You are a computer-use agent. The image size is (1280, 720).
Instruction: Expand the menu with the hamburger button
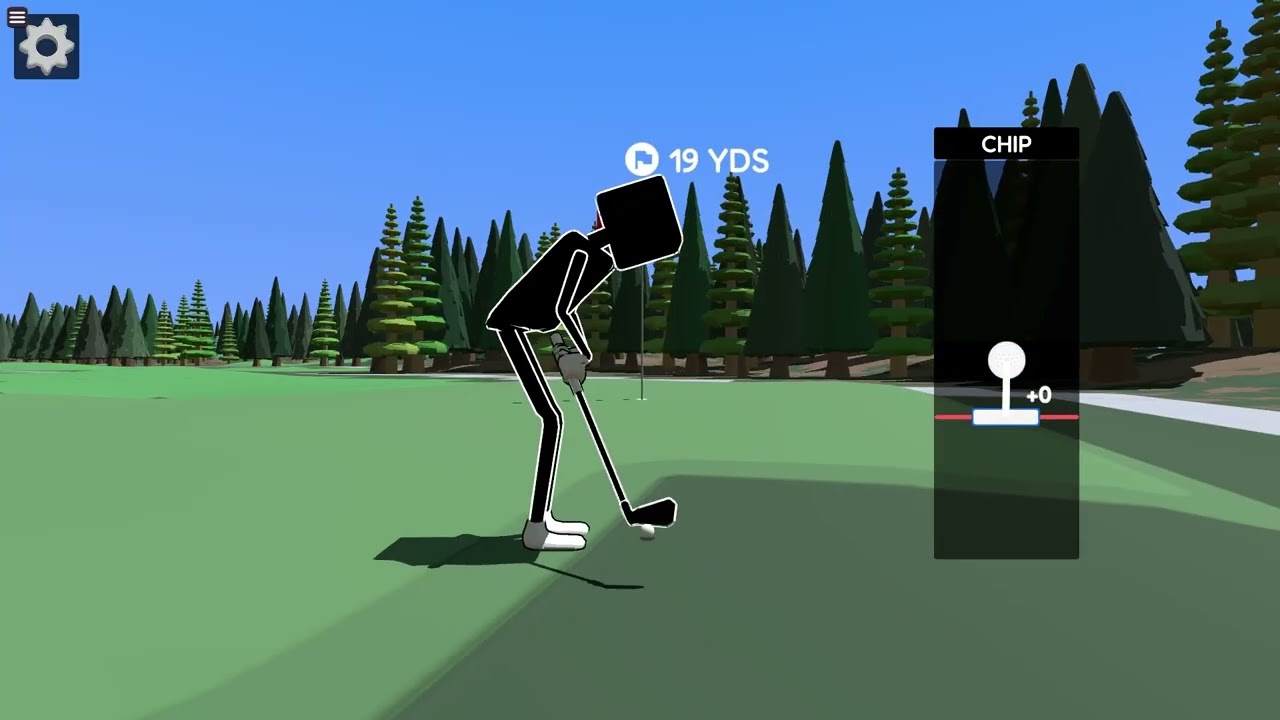(16, 17)
